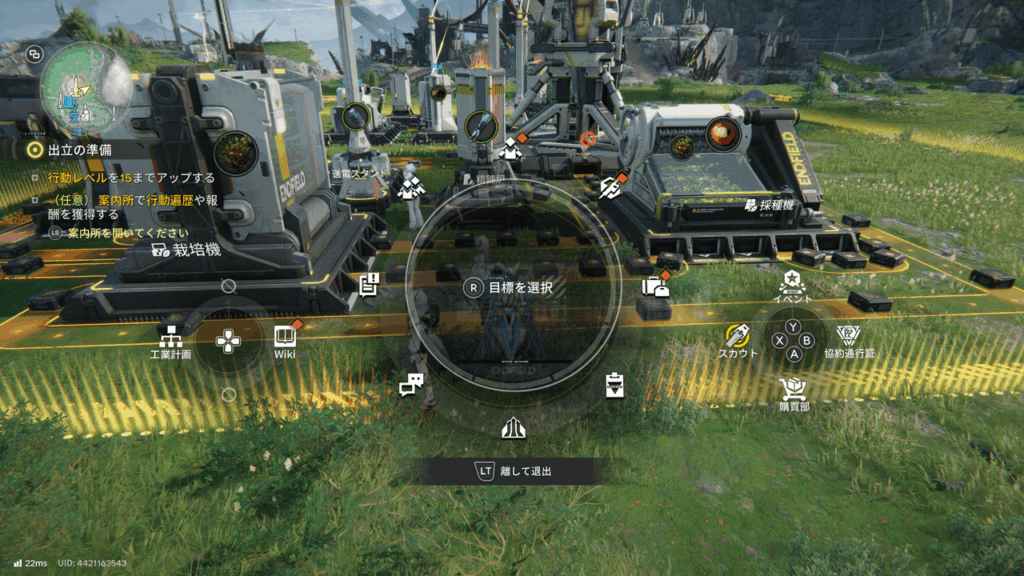Select the clipboard radial menu icon

click(x=614, y=385)
